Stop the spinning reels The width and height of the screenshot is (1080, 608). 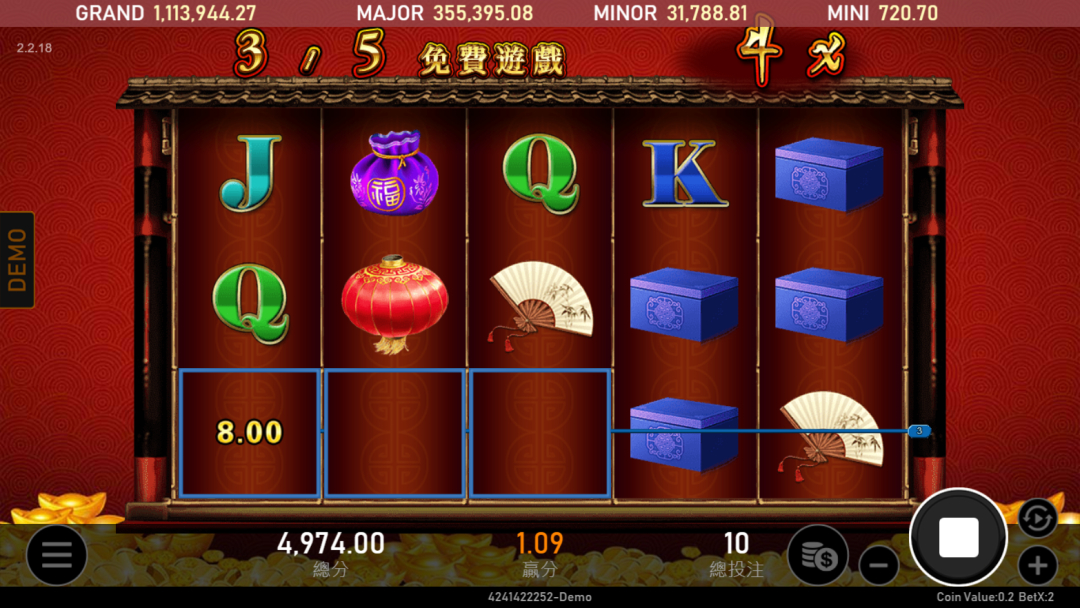(x=958, y=538)
